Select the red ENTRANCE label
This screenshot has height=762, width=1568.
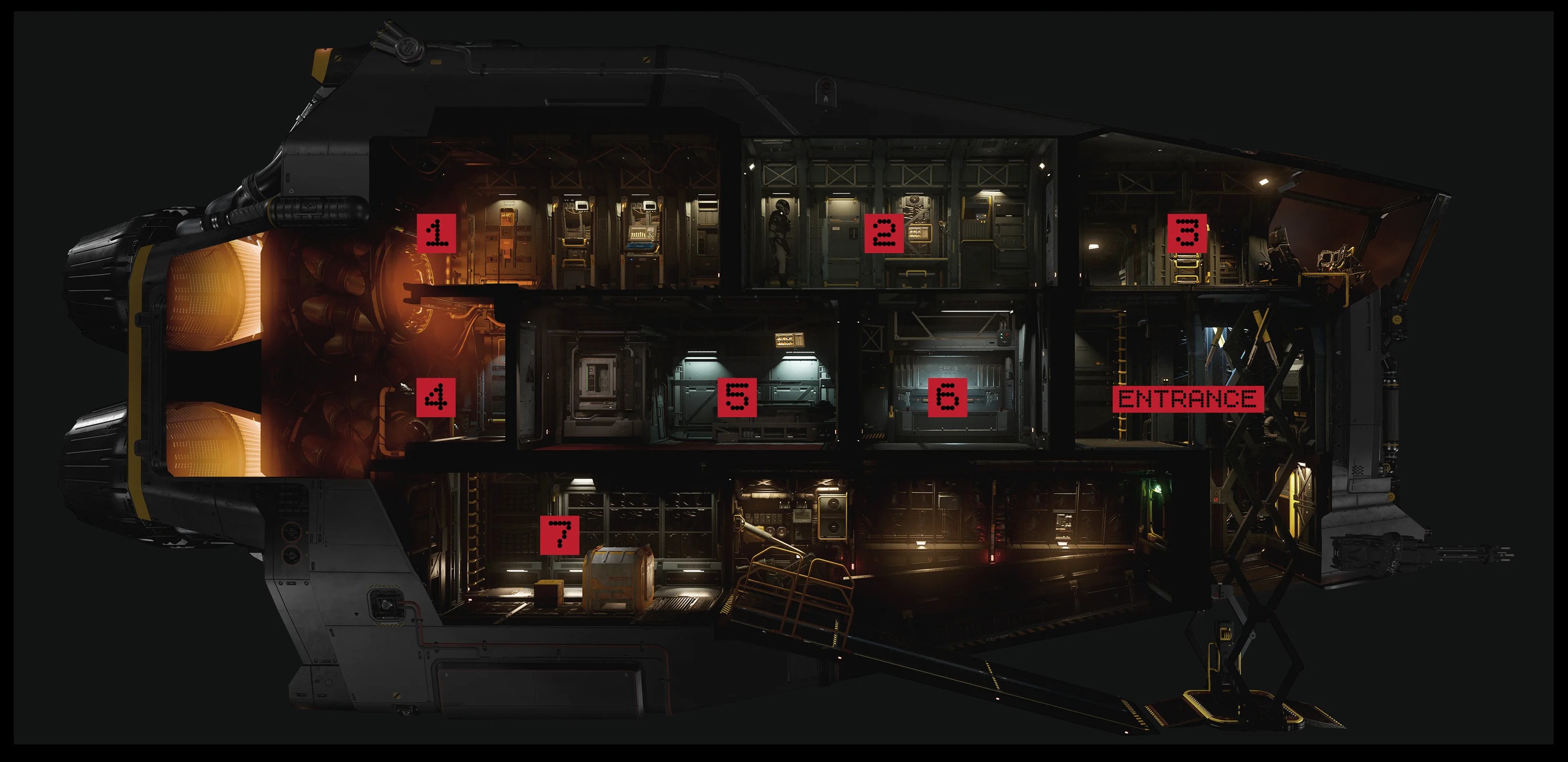(x=1187, y=399)
